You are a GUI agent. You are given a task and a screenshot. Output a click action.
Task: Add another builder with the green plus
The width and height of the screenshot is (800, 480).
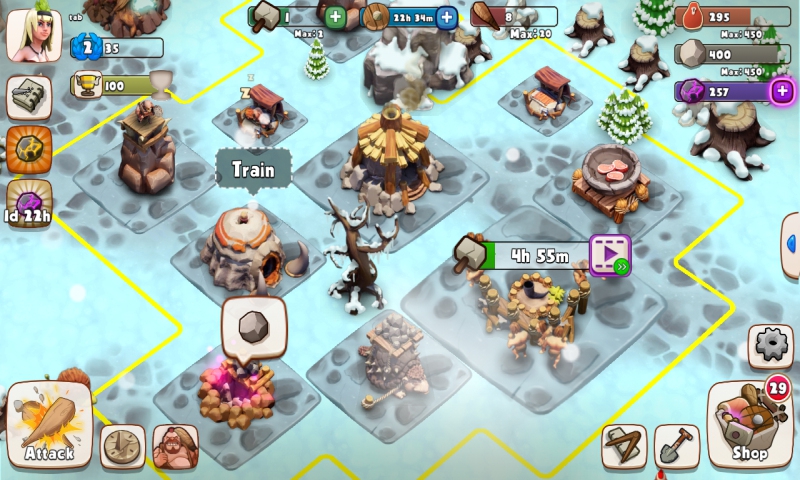335,16
